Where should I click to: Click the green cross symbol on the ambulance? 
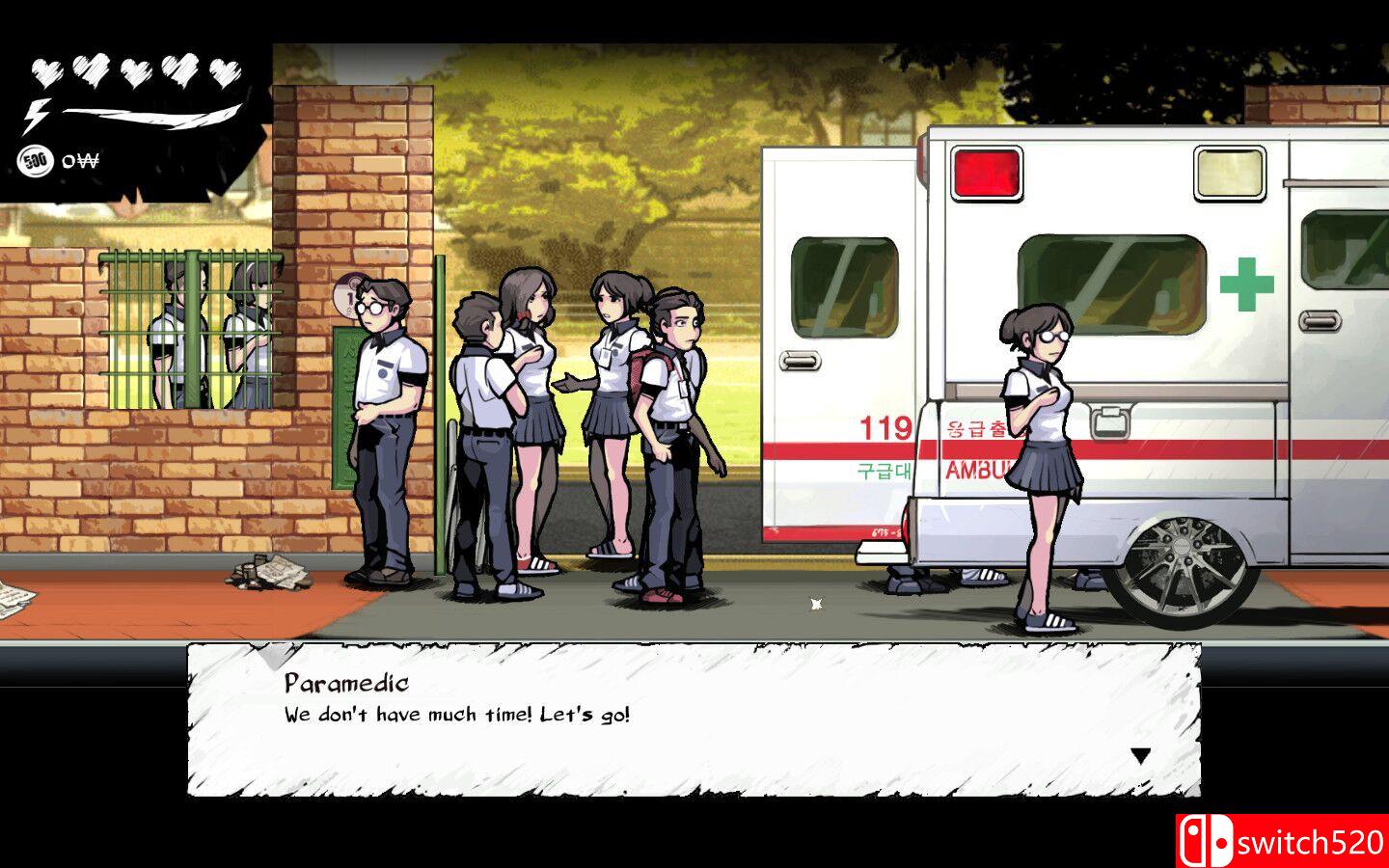coord(1247,285)
